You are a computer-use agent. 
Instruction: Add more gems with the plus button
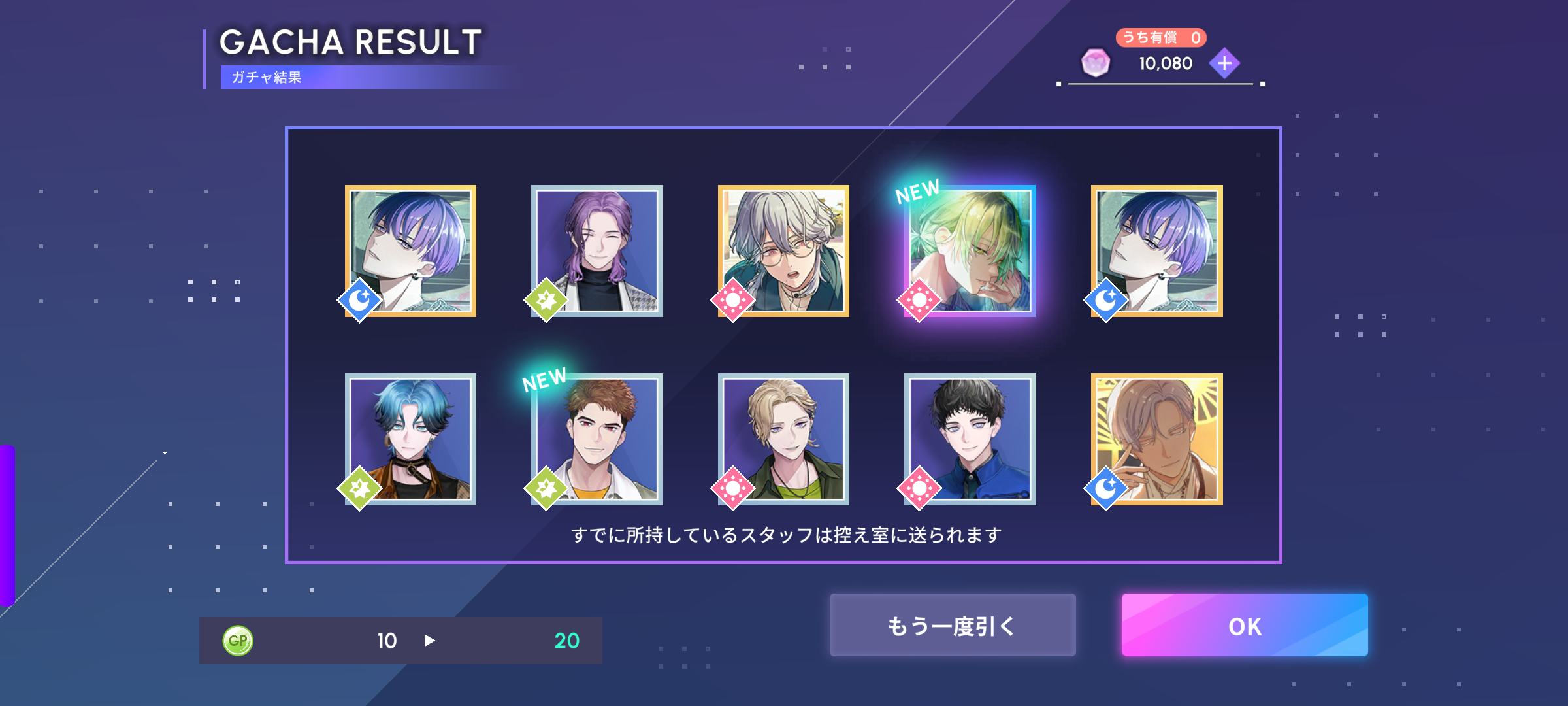1224,63
